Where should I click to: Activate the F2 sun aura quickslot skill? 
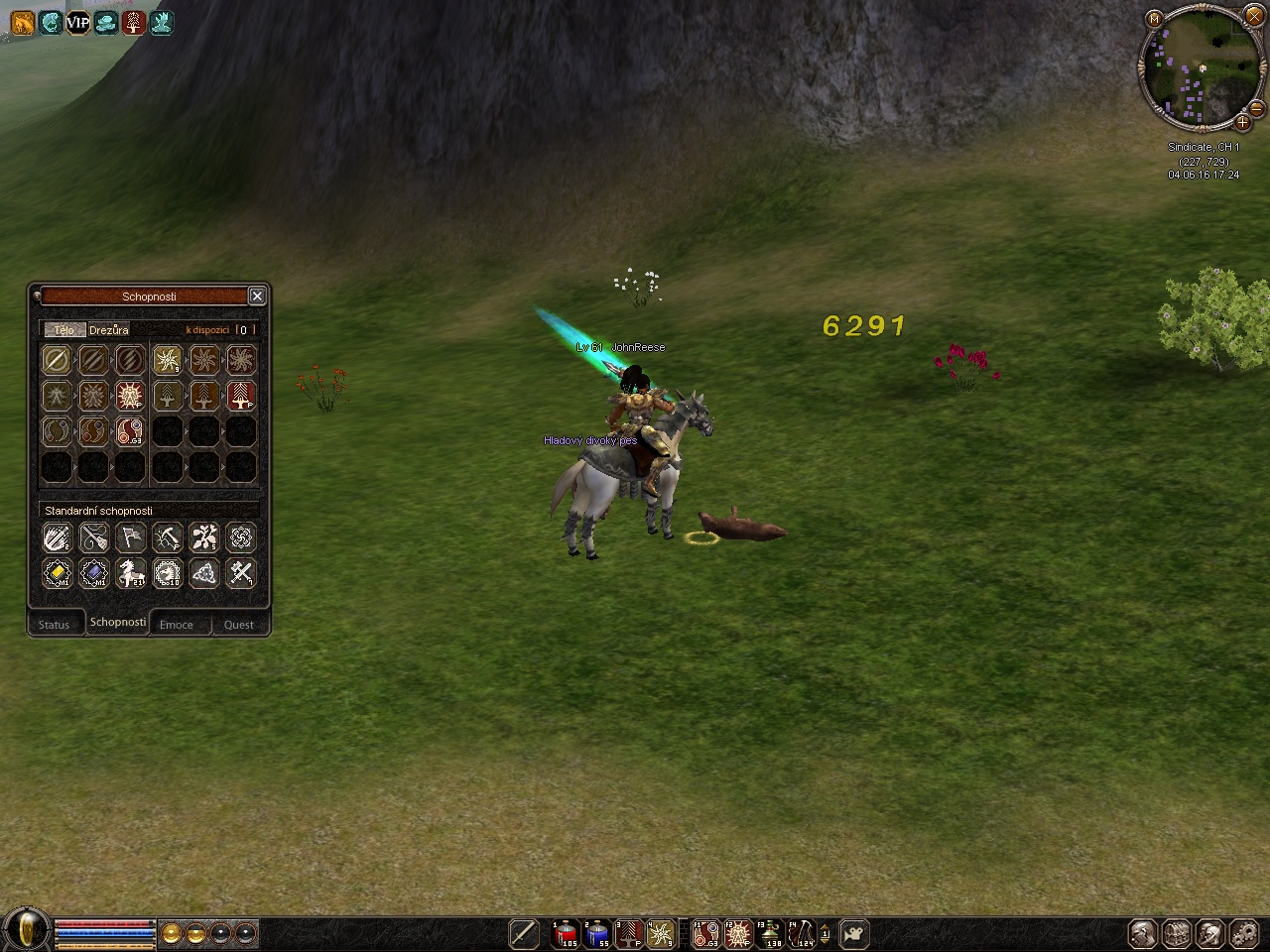click(737, 933)
